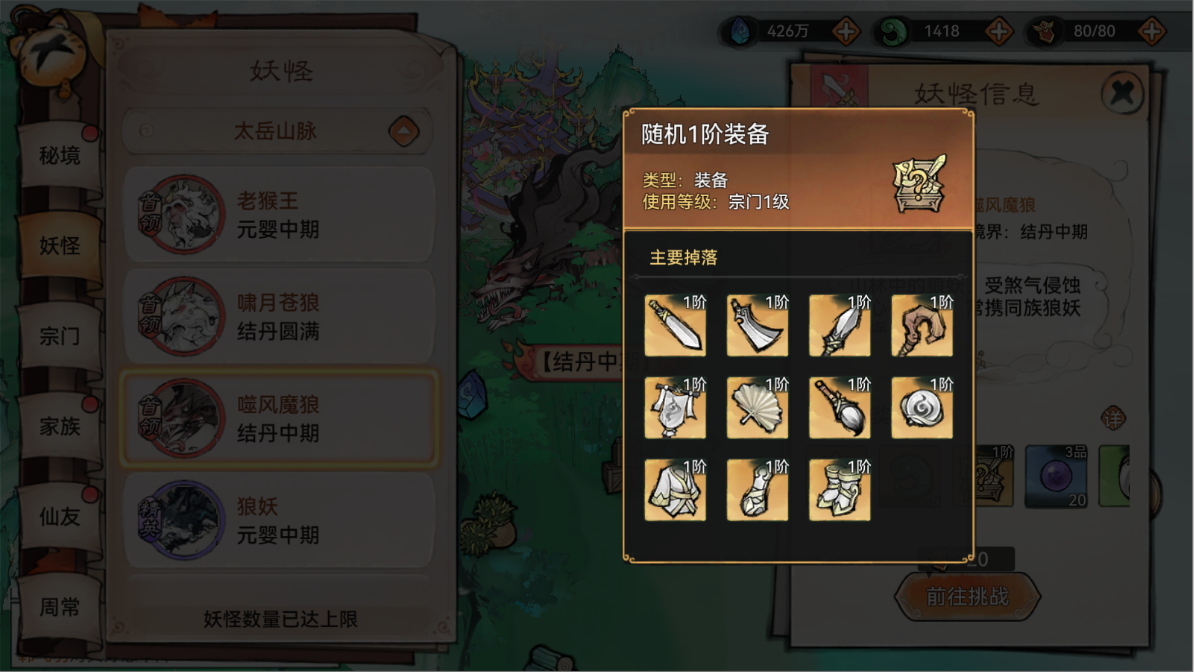The height and width of the screenshot is (672, 1194).
Task: Expand the 太岳山脉 region dropdown
Action: coord(404,131)
